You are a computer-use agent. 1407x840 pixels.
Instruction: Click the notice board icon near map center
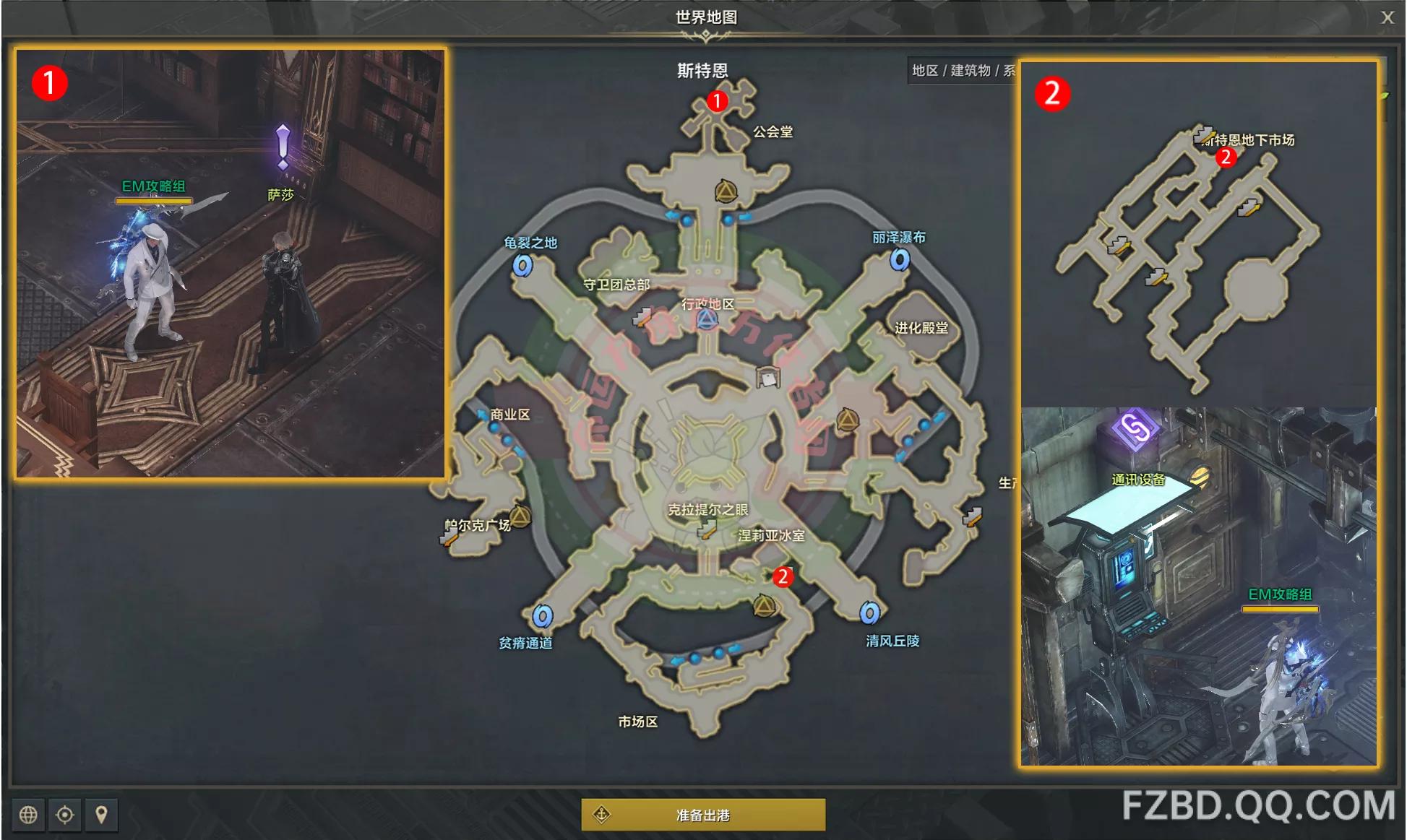pos(767,377)
